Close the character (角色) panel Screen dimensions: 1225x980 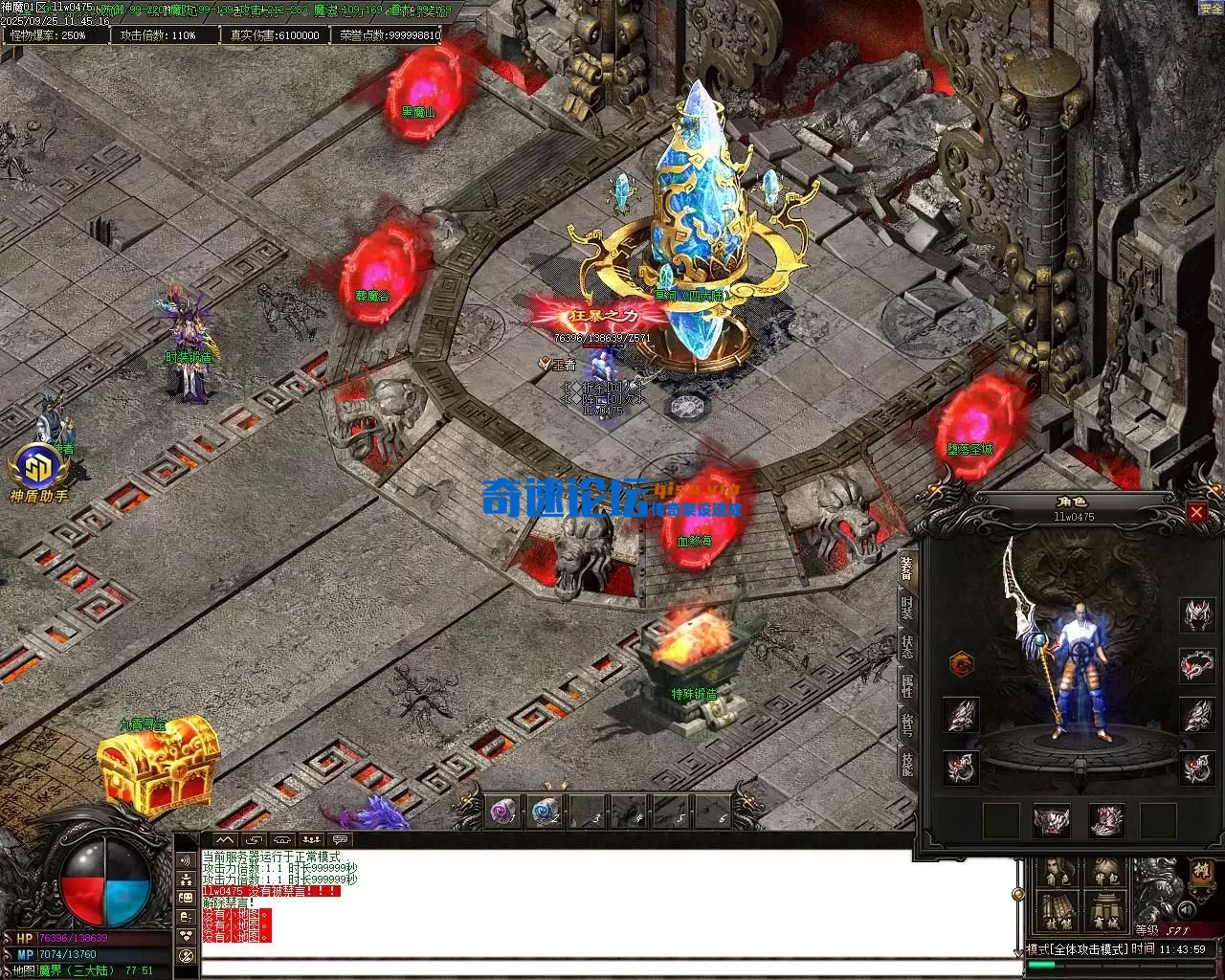click(1196, 512)
